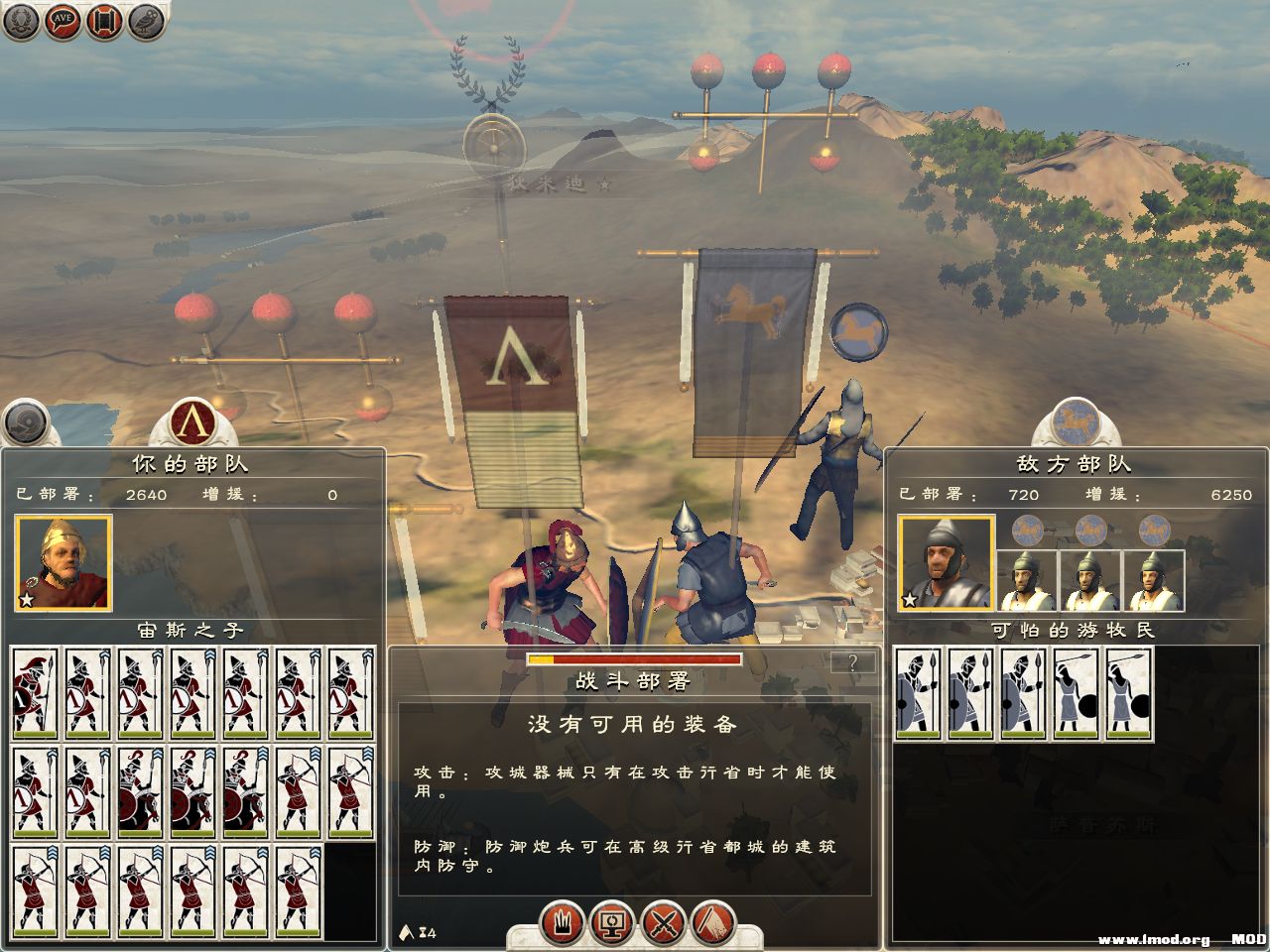Open the scroll-shaped menu button
Screen dimensions: 1270x952
click(104, 21)
